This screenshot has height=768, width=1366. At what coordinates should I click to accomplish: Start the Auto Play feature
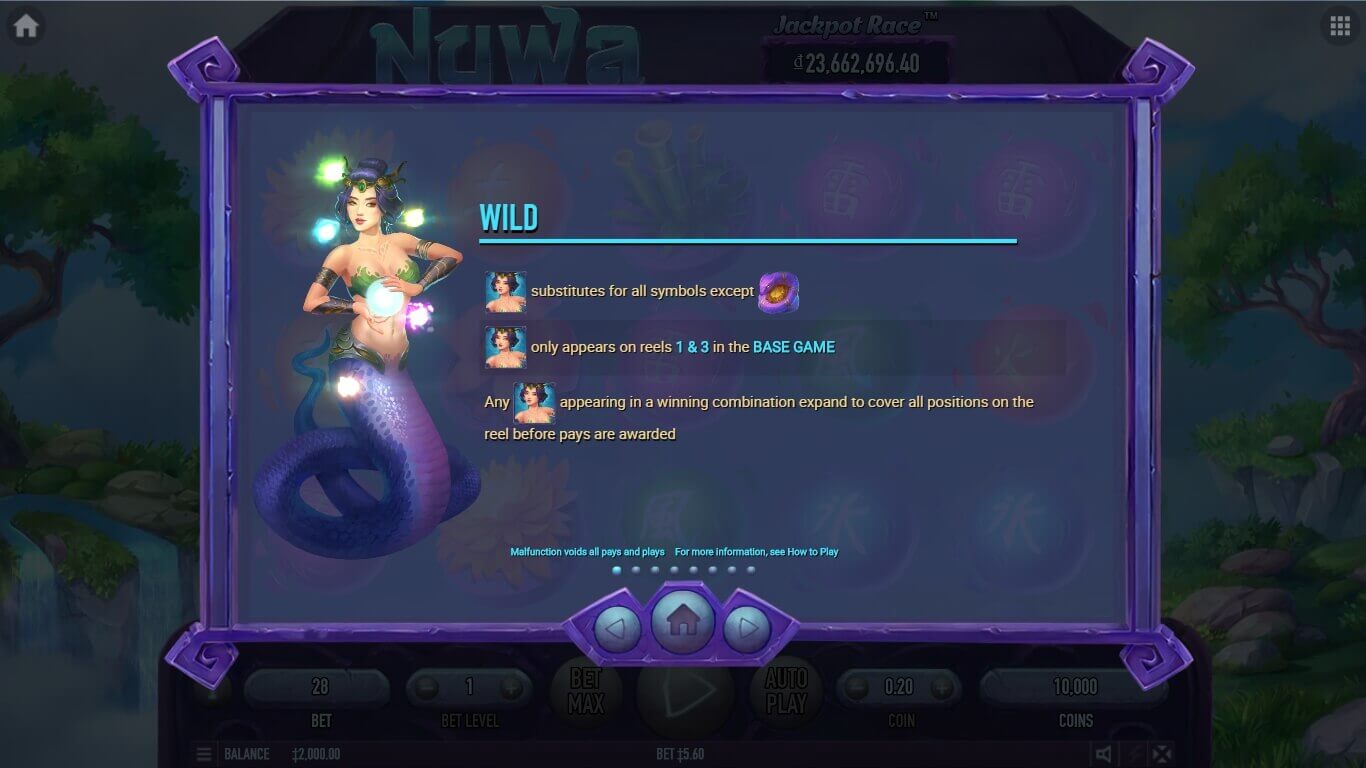(786, 691)
